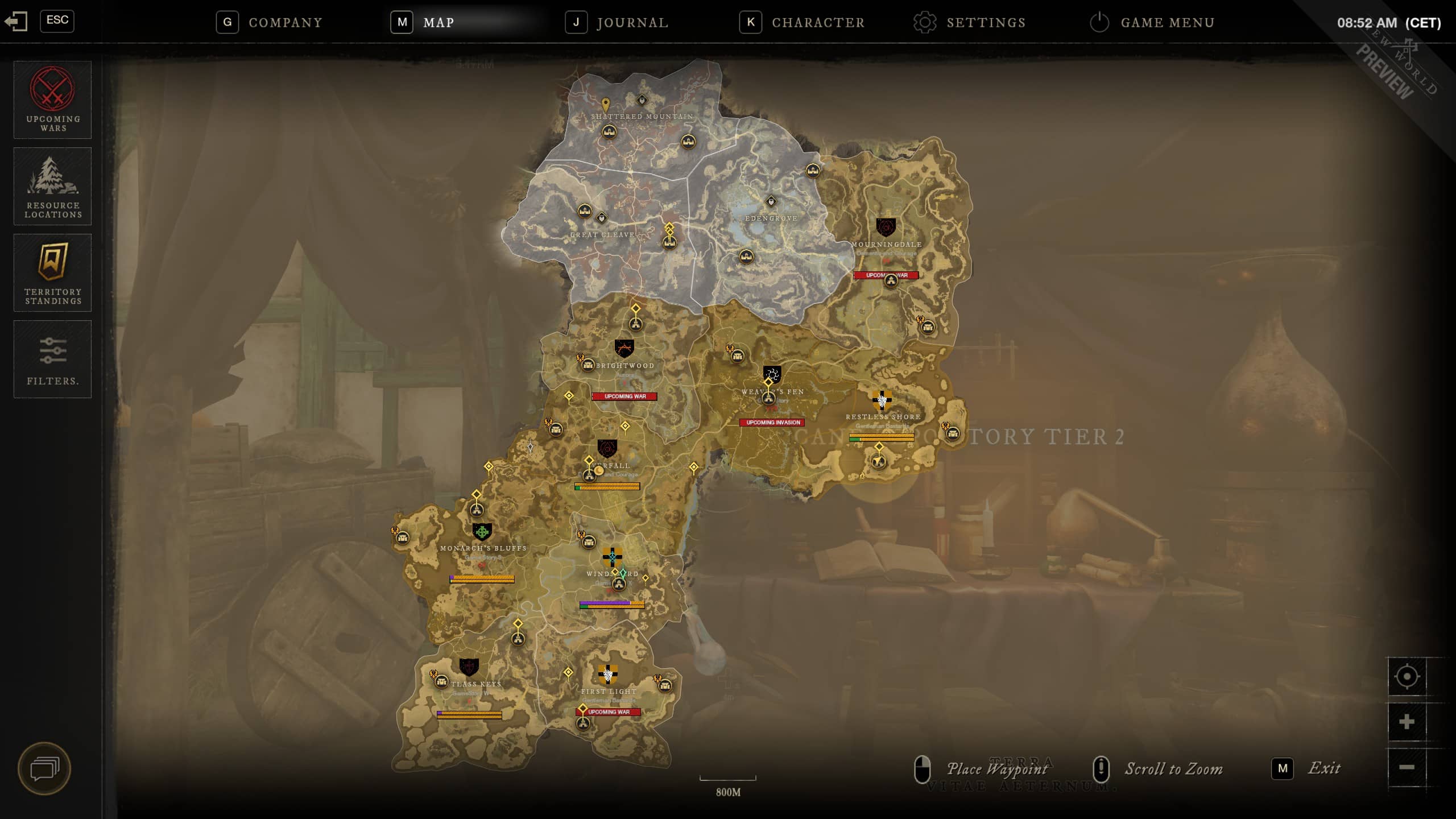Click Weaver's Fen Upcoming Invasion banner
Screen dimensions: 1456x819
pos(772,423)
